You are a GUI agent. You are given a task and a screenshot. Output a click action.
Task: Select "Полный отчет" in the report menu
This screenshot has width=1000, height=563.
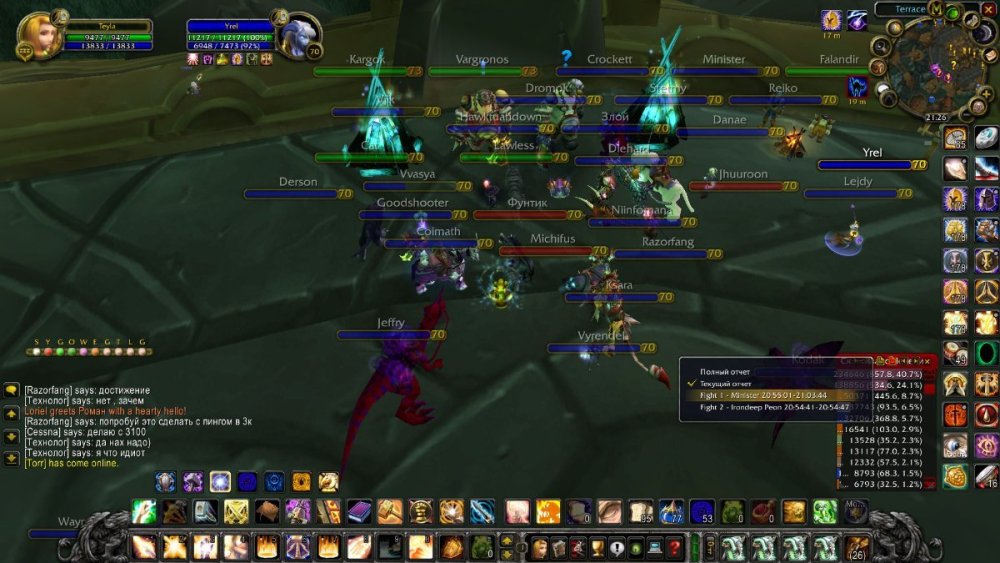coord(726,372)
